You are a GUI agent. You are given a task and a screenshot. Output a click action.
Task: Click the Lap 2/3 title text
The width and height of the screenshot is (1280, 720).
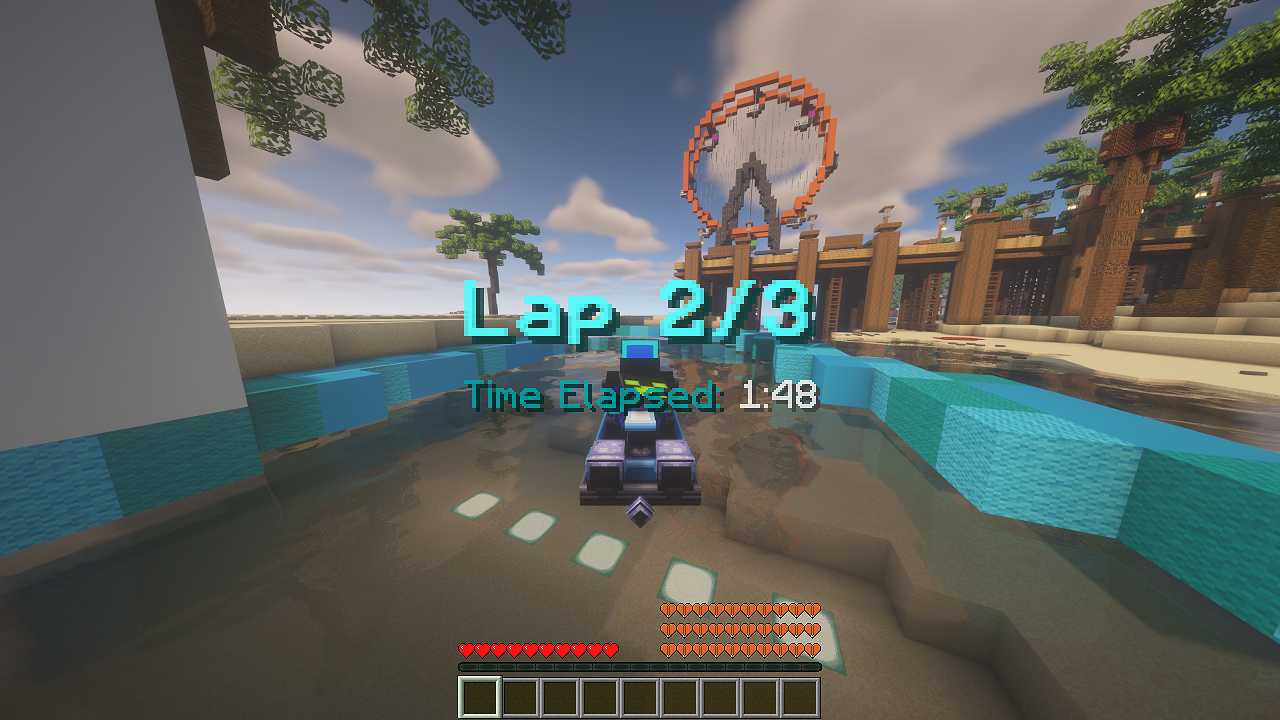point(640,310)
